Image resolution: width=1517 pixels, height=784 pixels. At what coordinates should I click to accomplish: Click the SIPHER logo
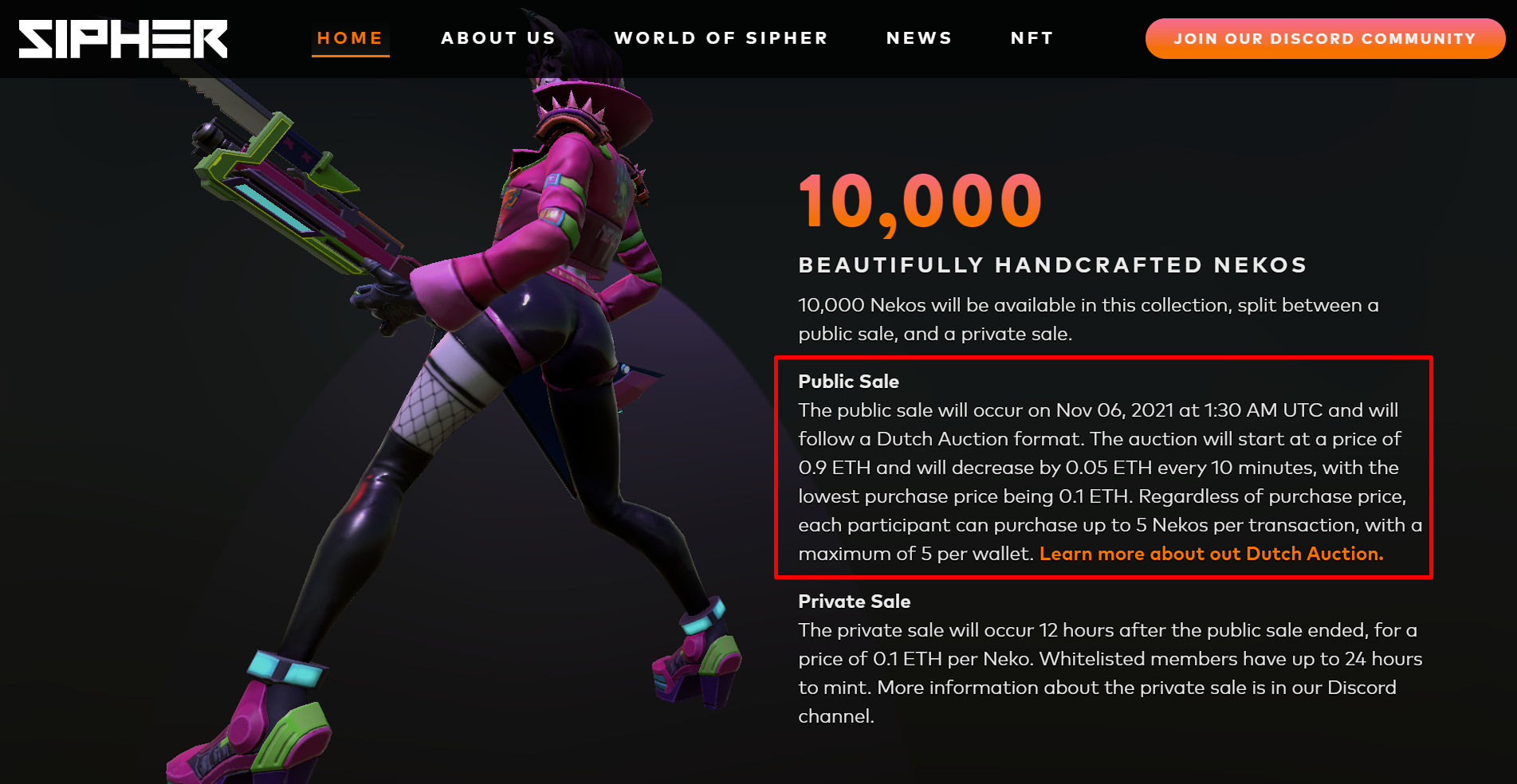point(123,39)
